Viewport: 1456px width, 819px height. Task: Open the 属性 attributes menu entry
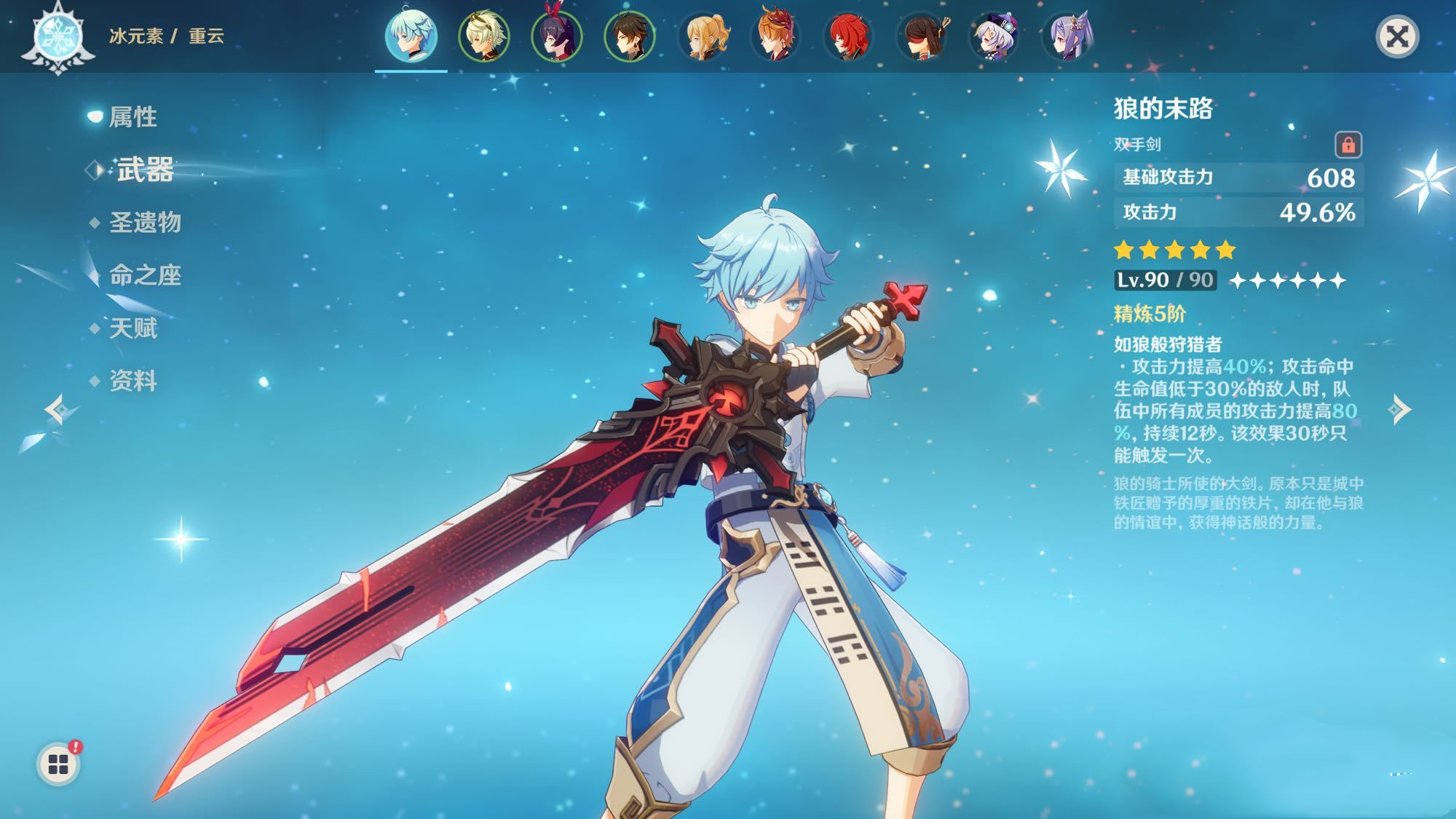click(x=132, y=116)
